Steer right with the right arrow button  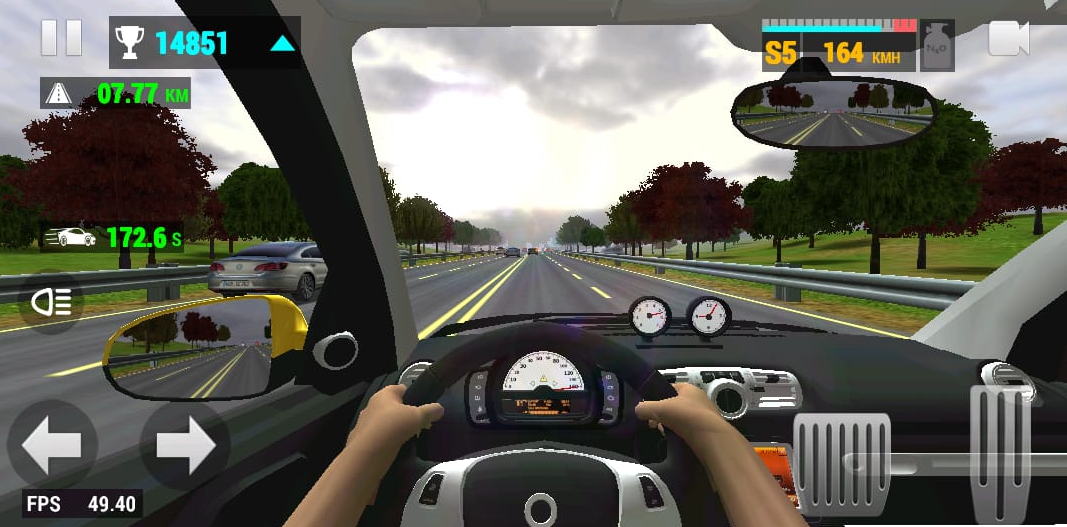click(x=185, y=445)
